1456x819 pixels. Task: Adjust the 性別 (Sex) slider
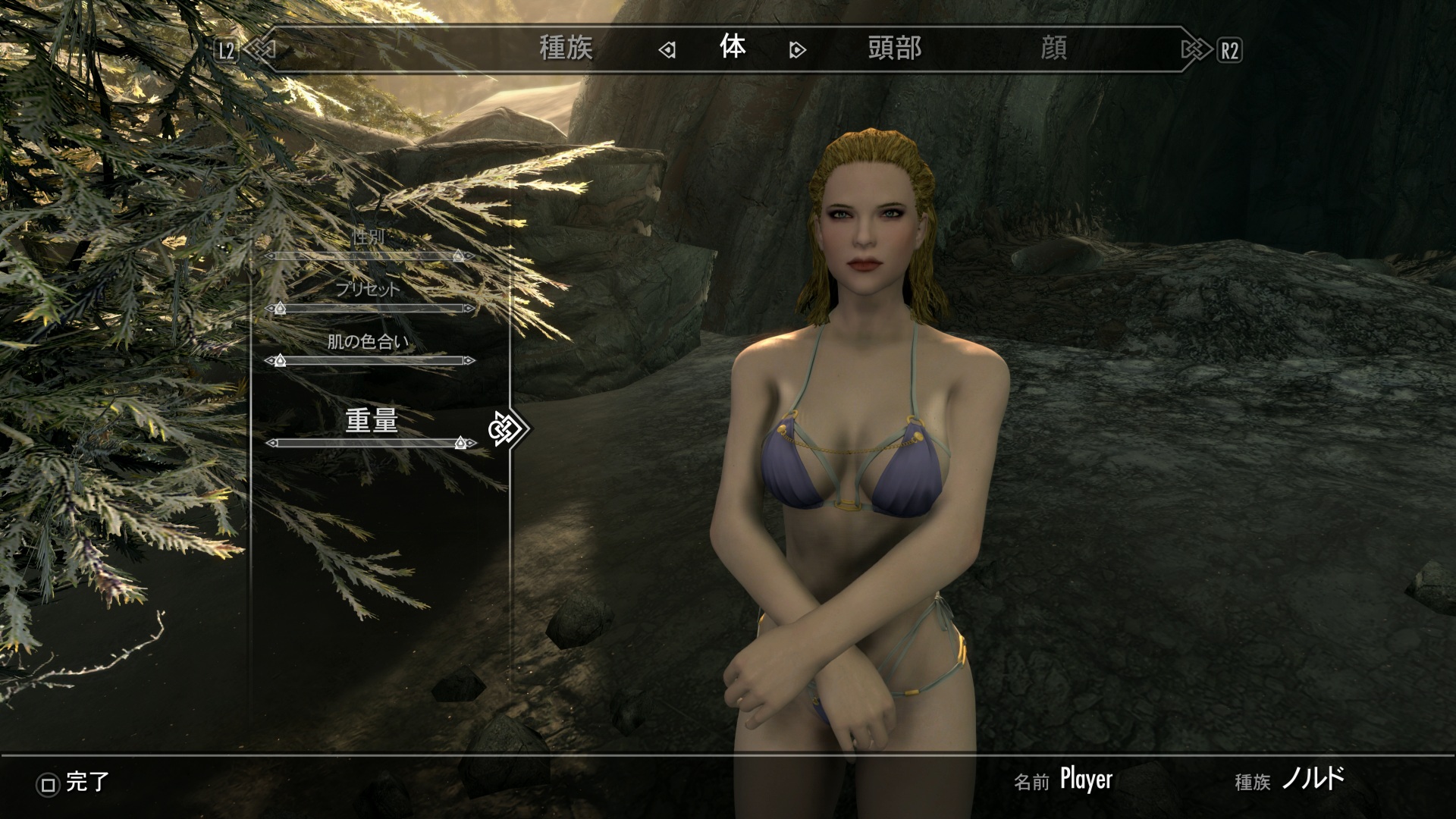(370, 256)
